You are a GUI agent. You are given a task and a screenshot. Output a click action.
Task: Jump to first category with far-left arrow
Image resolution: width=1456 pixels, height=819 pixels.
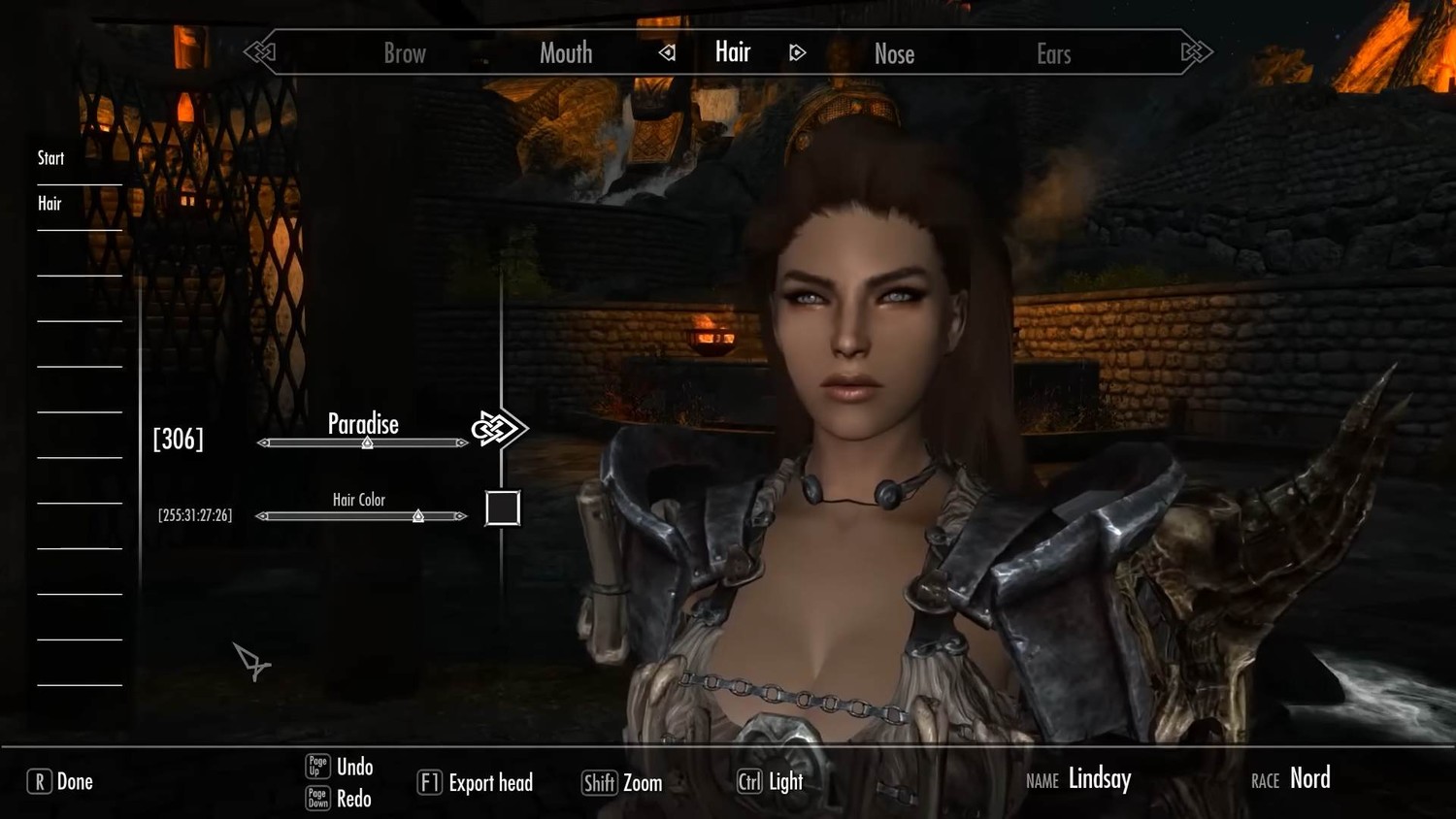(x=259, y=52)
